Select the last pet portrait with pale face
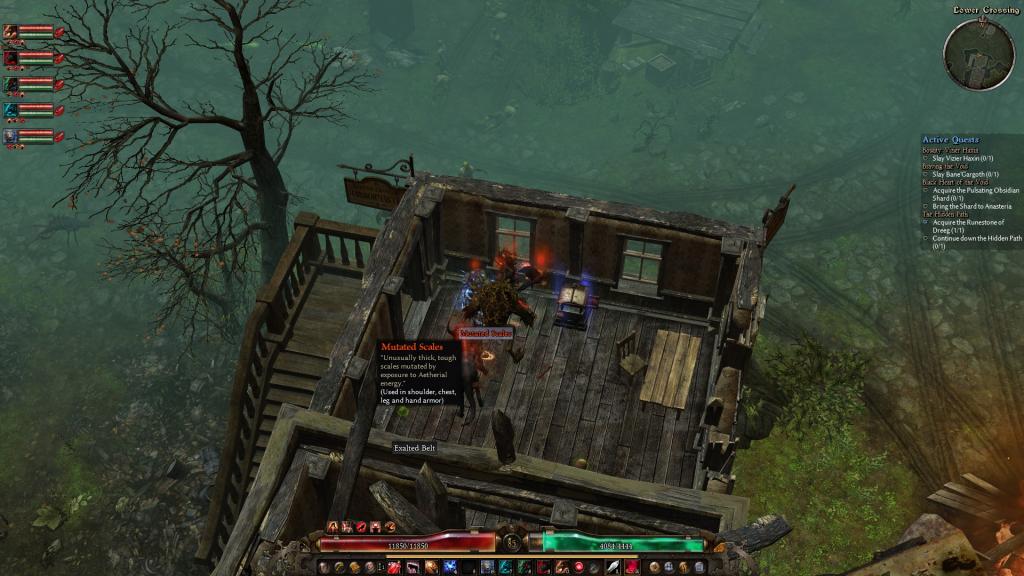 pos(11,136)
